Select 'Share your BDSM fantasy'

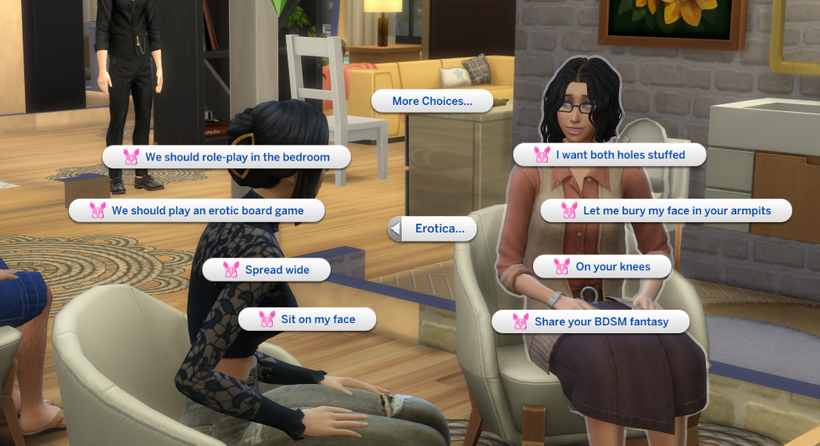[591, 322]
